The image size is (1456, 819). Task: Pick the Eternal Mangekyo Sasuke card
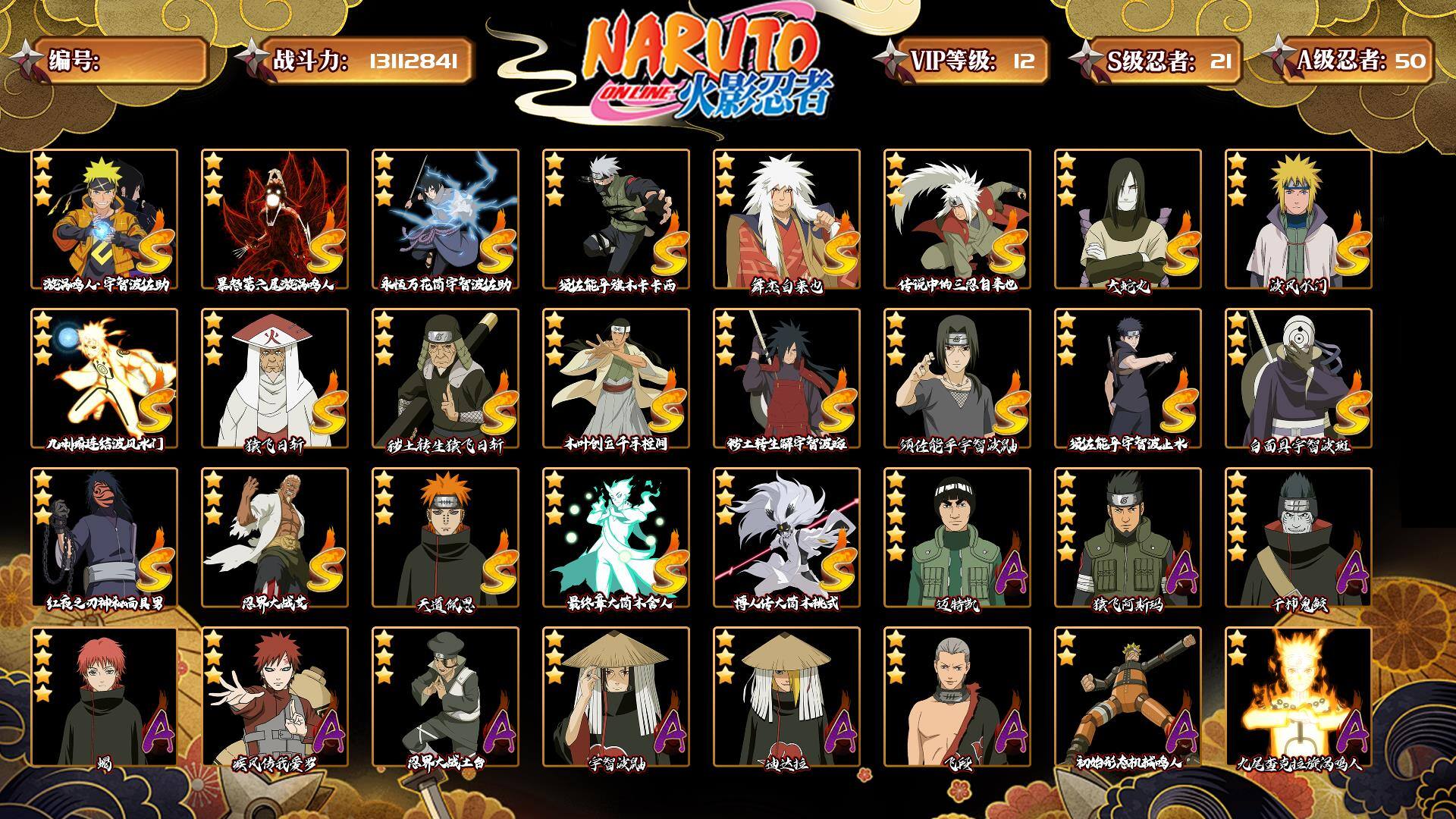(x=445, y=218)
